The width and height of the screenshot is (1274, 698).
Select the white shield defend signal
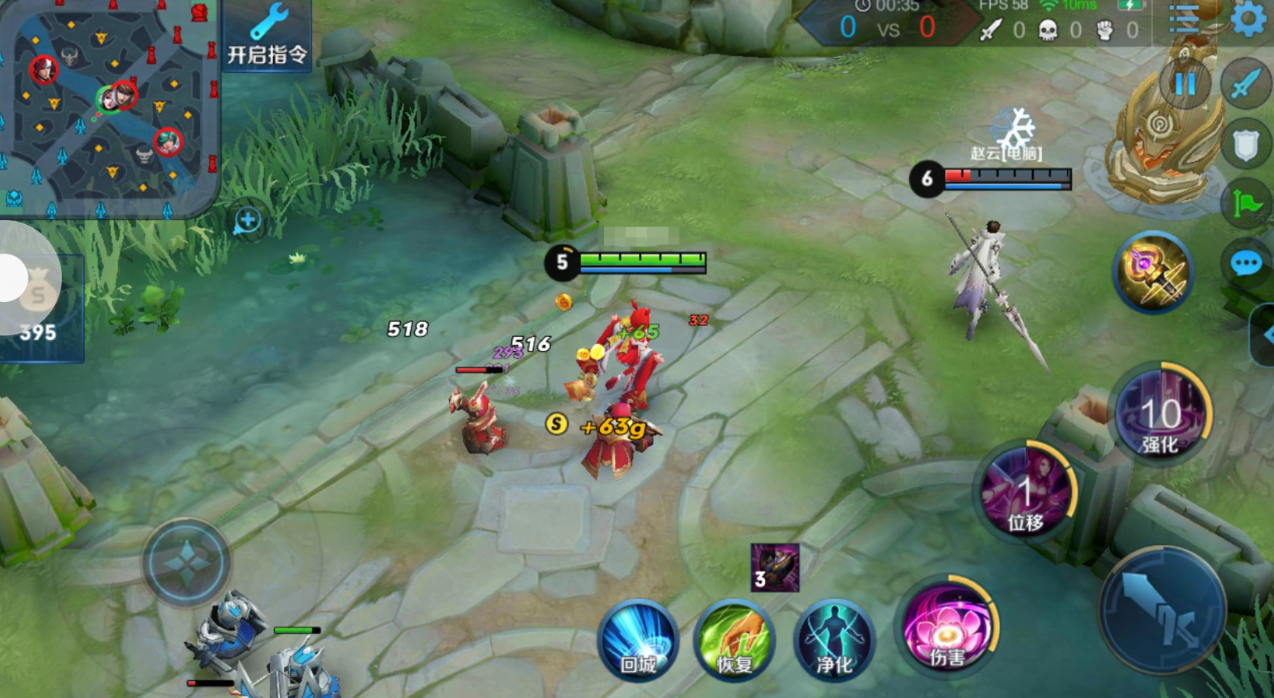point(1246,145)
